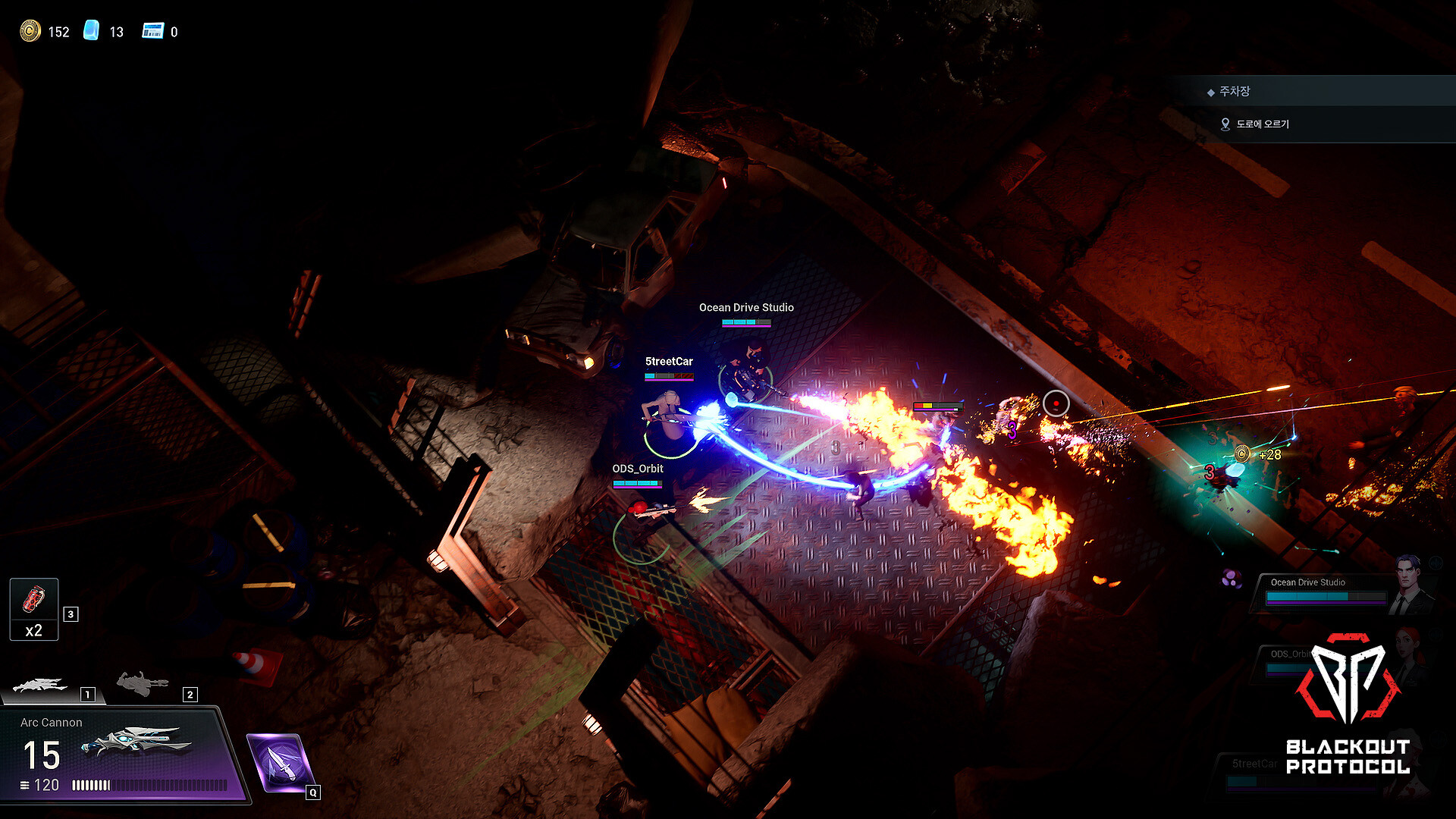Screen dimensions: 1456x819
Task: Activate the knife skill card bound to Q
Action: click(281, 762)
